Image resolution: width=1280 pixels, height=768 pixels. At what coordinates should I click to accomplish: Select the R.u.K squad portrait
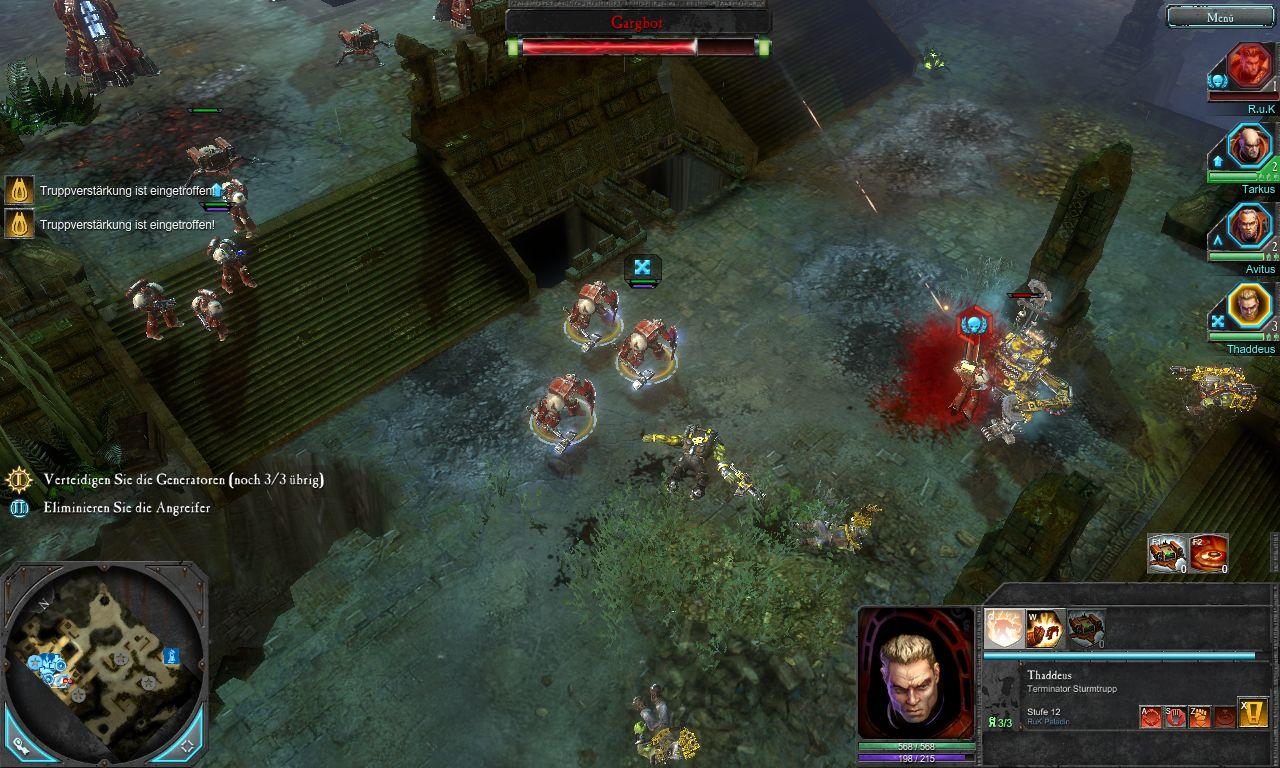pyautogui.click(x=1249, y=66)
